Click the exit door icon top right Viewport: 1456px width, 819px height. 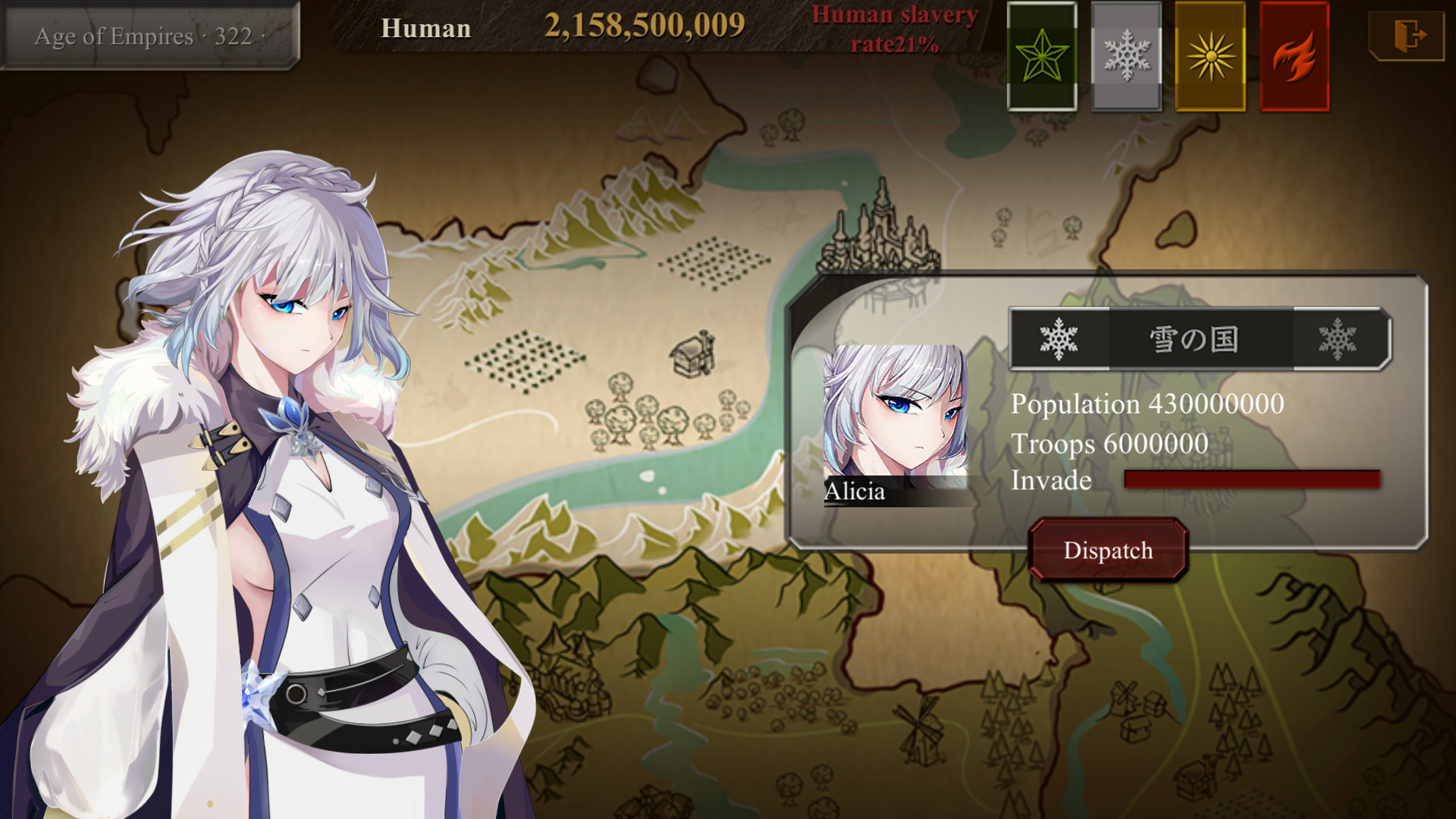point(1407,34)
